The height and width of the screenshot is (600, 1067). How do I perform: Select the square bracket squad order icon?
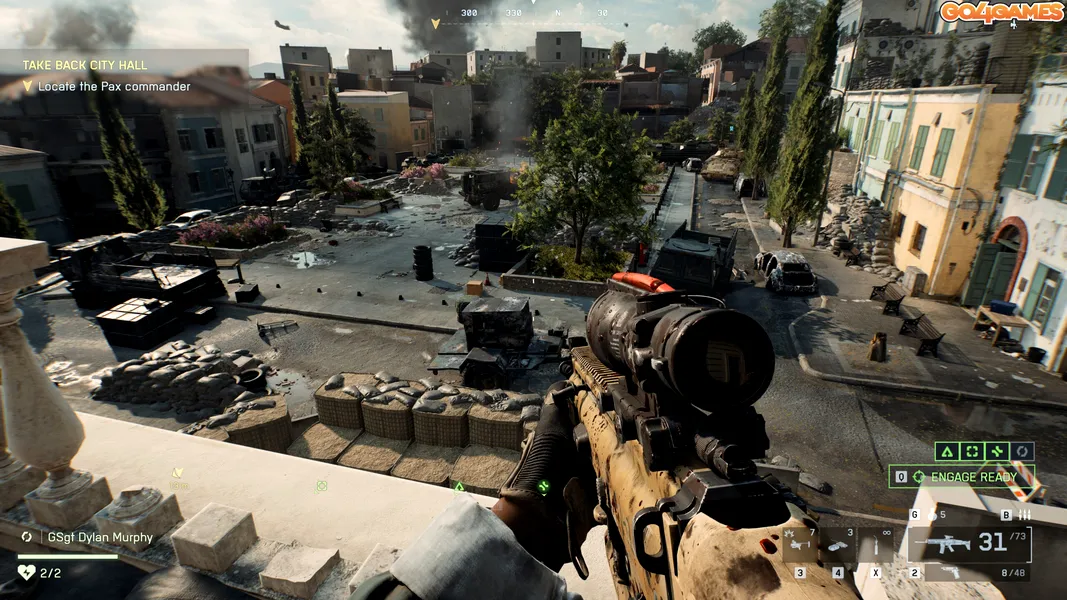pos(972,452)
